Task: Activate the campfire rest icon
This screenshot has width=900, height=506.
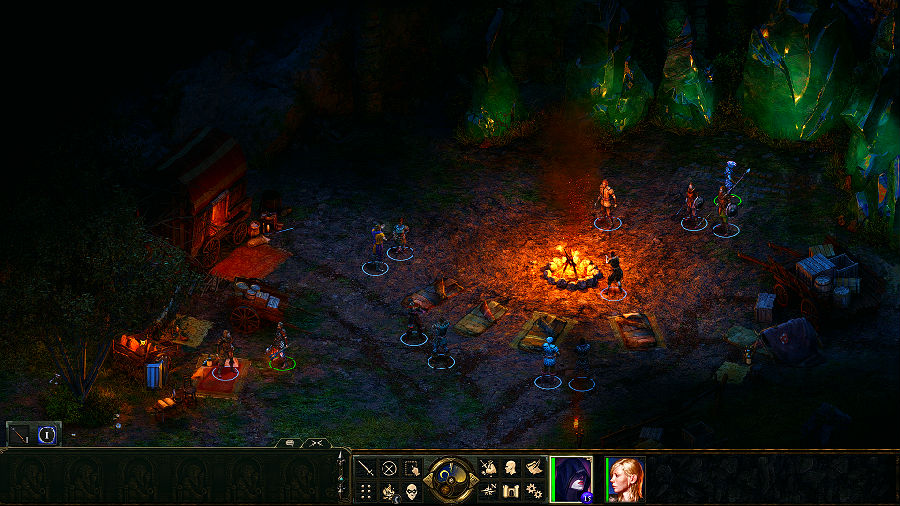Action: click(390, 491)
